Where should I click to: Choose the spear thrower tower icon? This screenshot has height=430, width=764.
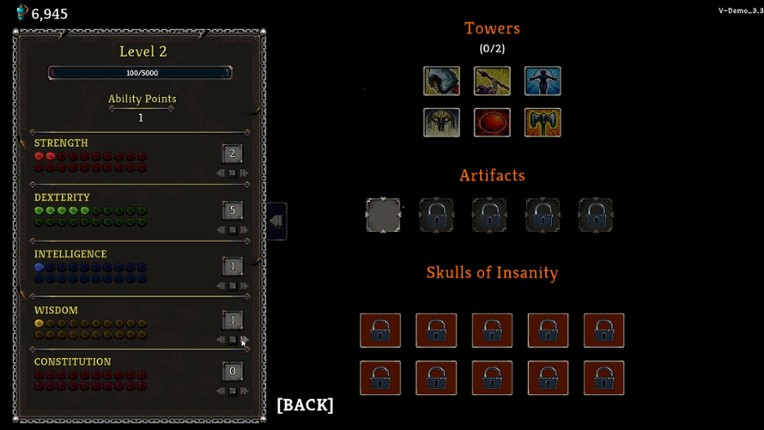click(x=492, y=81)
